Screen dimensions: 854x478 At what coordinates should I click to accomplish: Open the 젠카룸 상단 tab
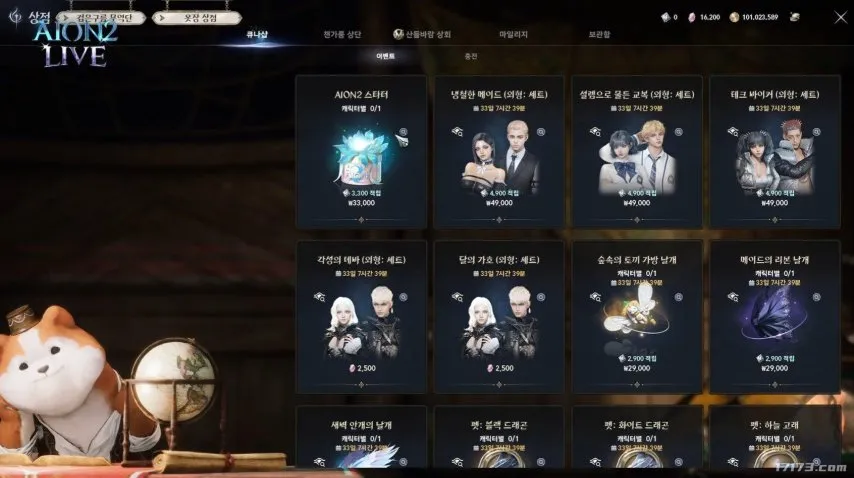(342, 34)
